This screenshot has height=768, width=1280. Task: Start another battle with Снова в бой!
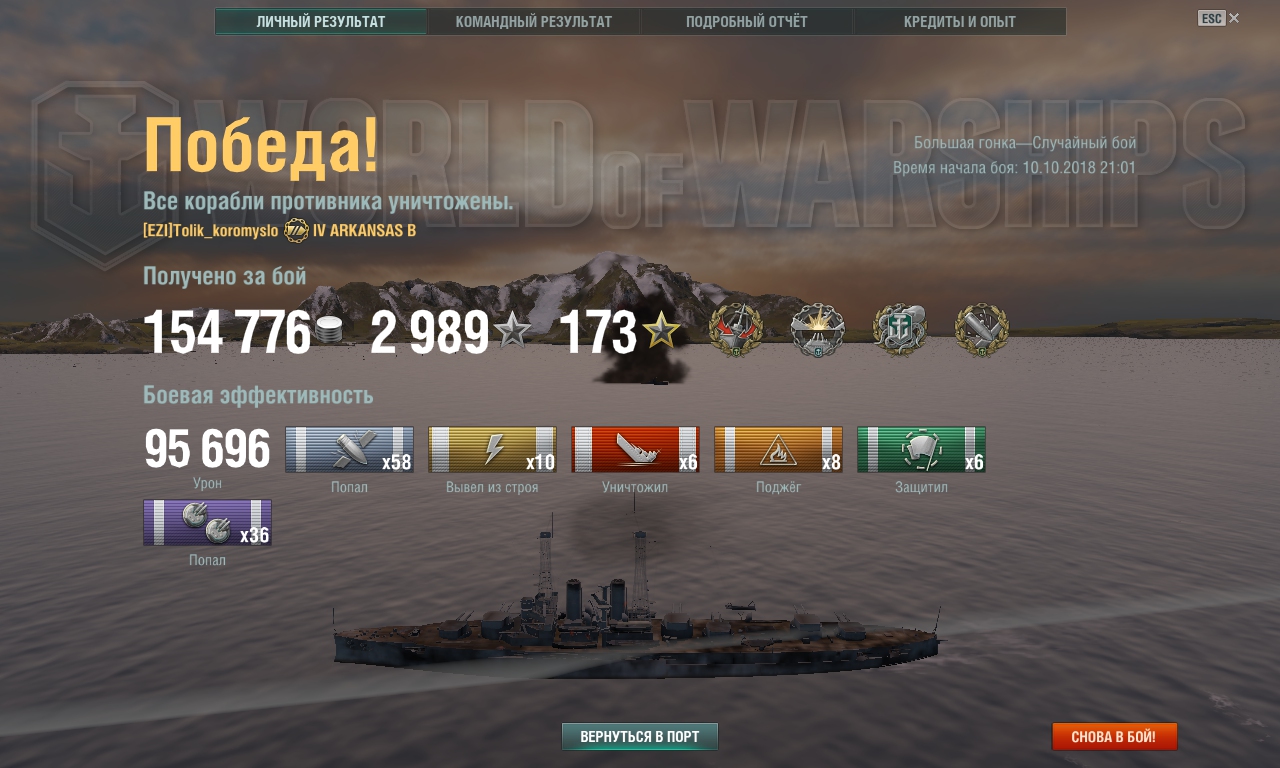pyautogui.click(x=1114, y=737)
